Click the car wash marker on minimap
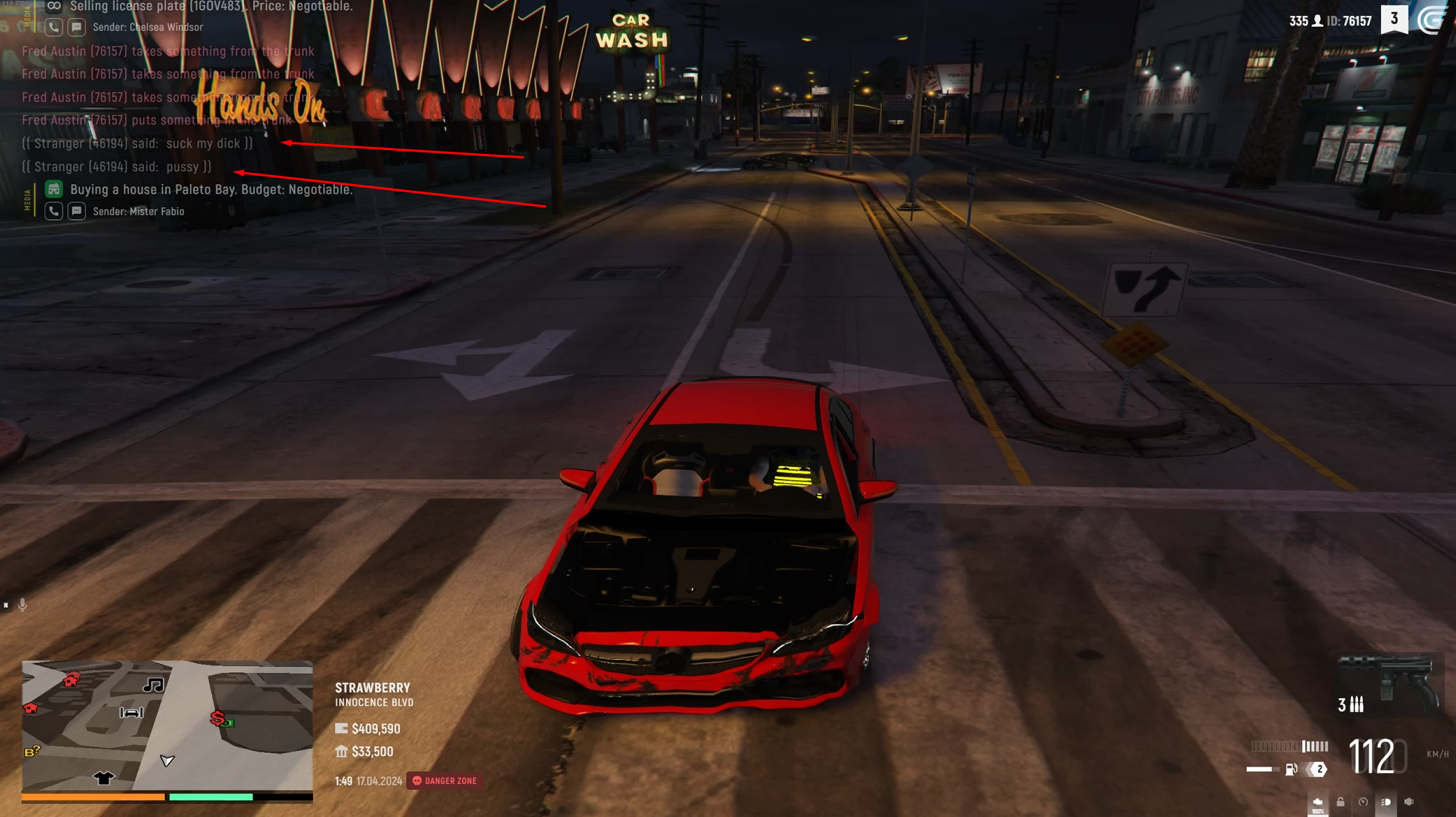Screen dimensions: 1456x817 (131, 712)
